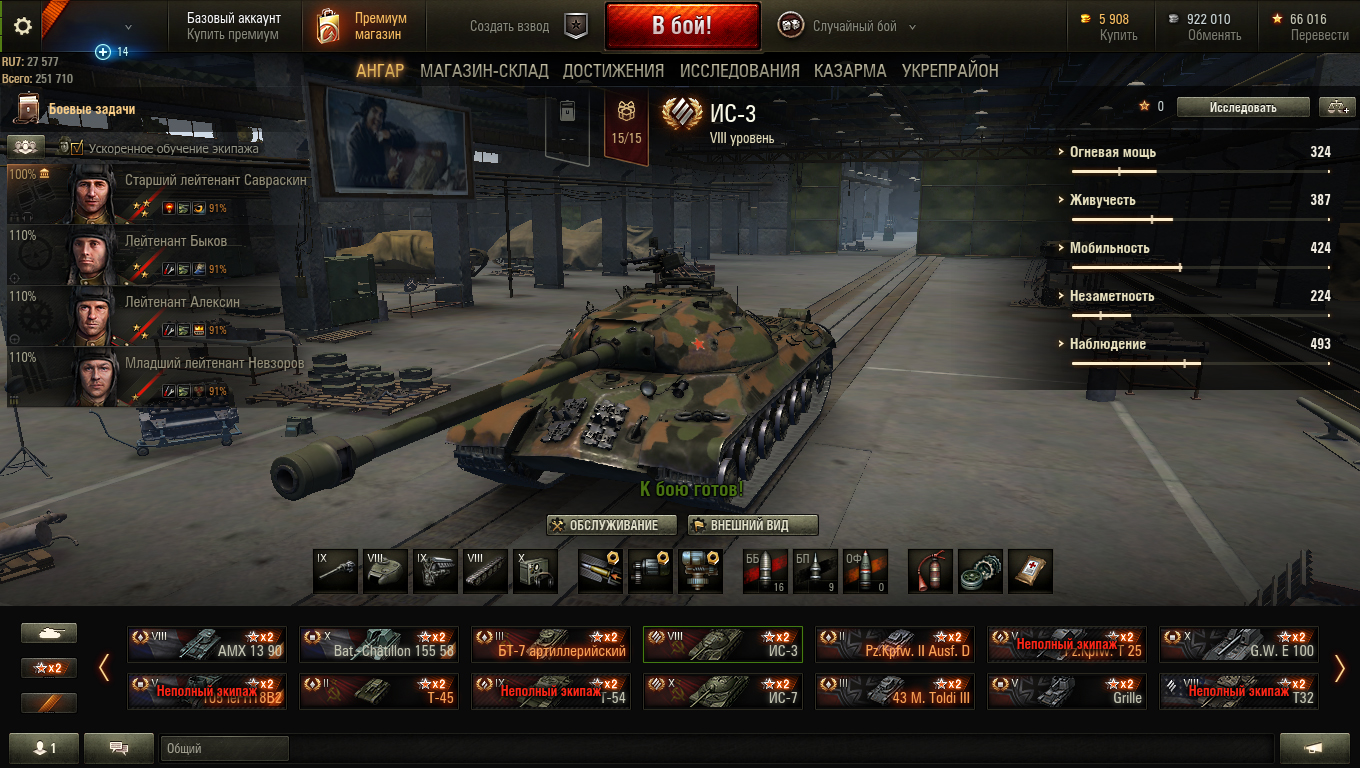Switch to the МАГАЗИН-СКЛАД tab
Image resolution: width=1360 pixels, height=768 pixels.
(x=484, y=71)
